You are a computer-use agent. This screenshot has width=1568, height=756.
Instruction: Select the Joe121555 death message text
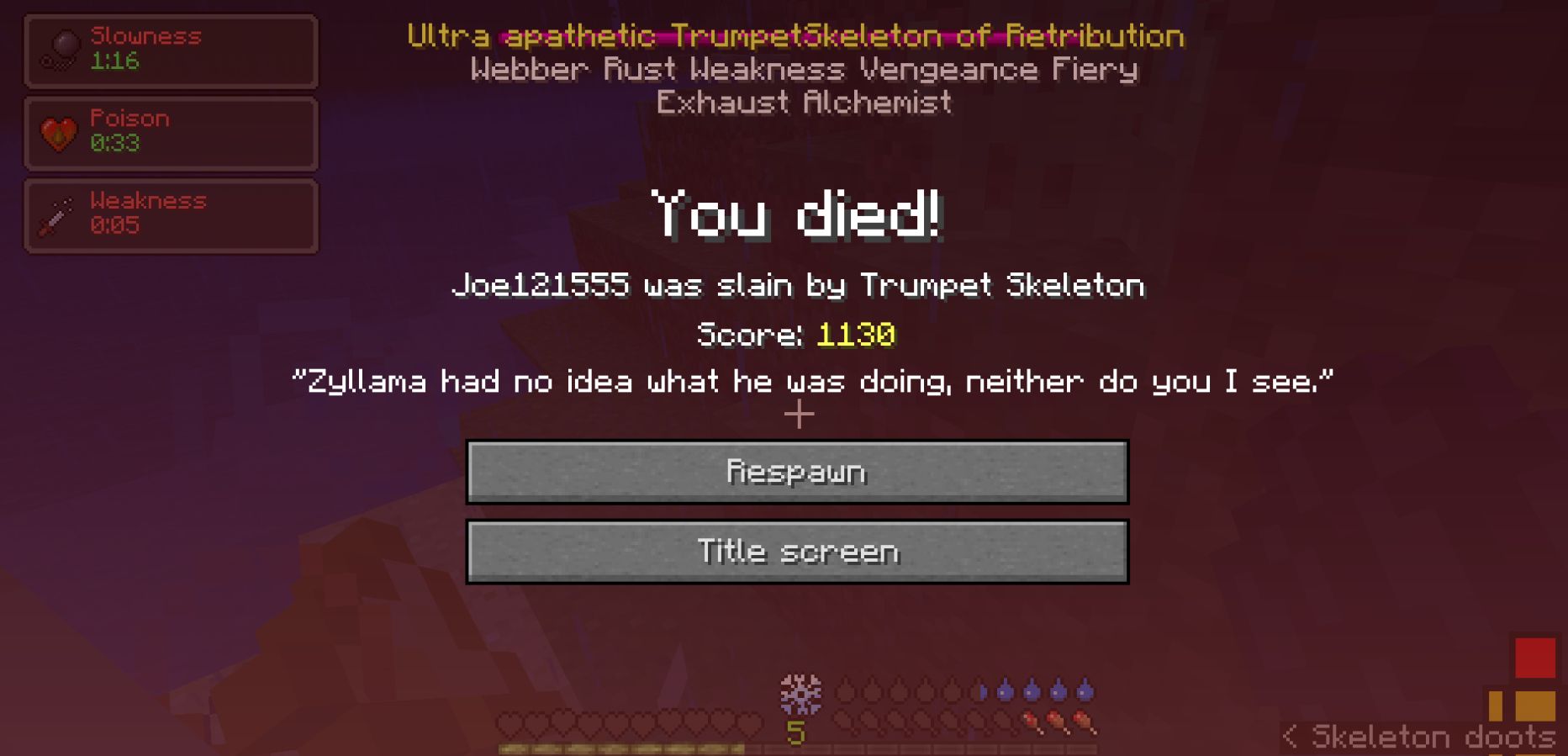pos(798,286)
